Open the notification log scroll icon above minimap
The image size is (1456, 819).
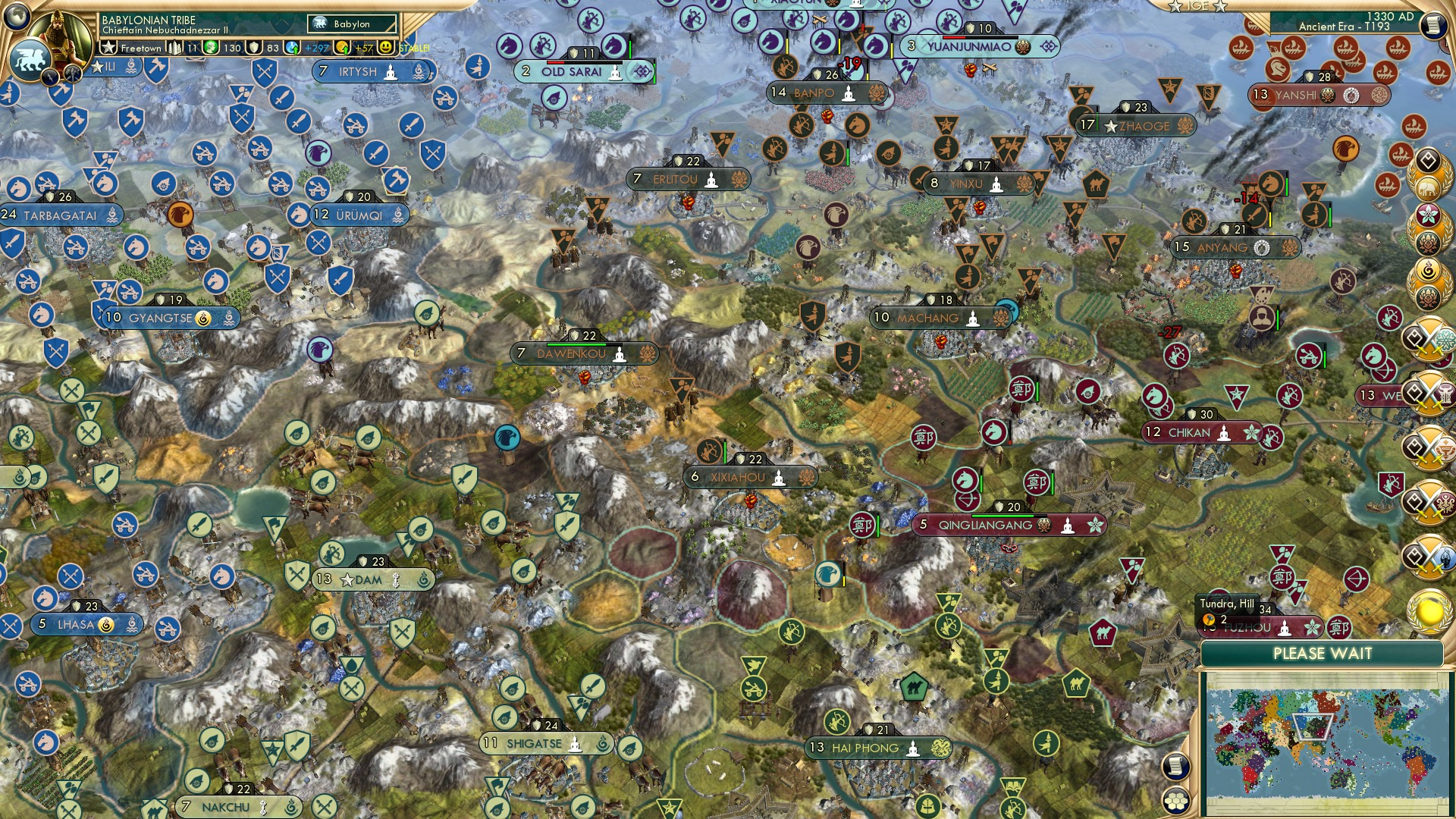click(x=1177, y=767)
